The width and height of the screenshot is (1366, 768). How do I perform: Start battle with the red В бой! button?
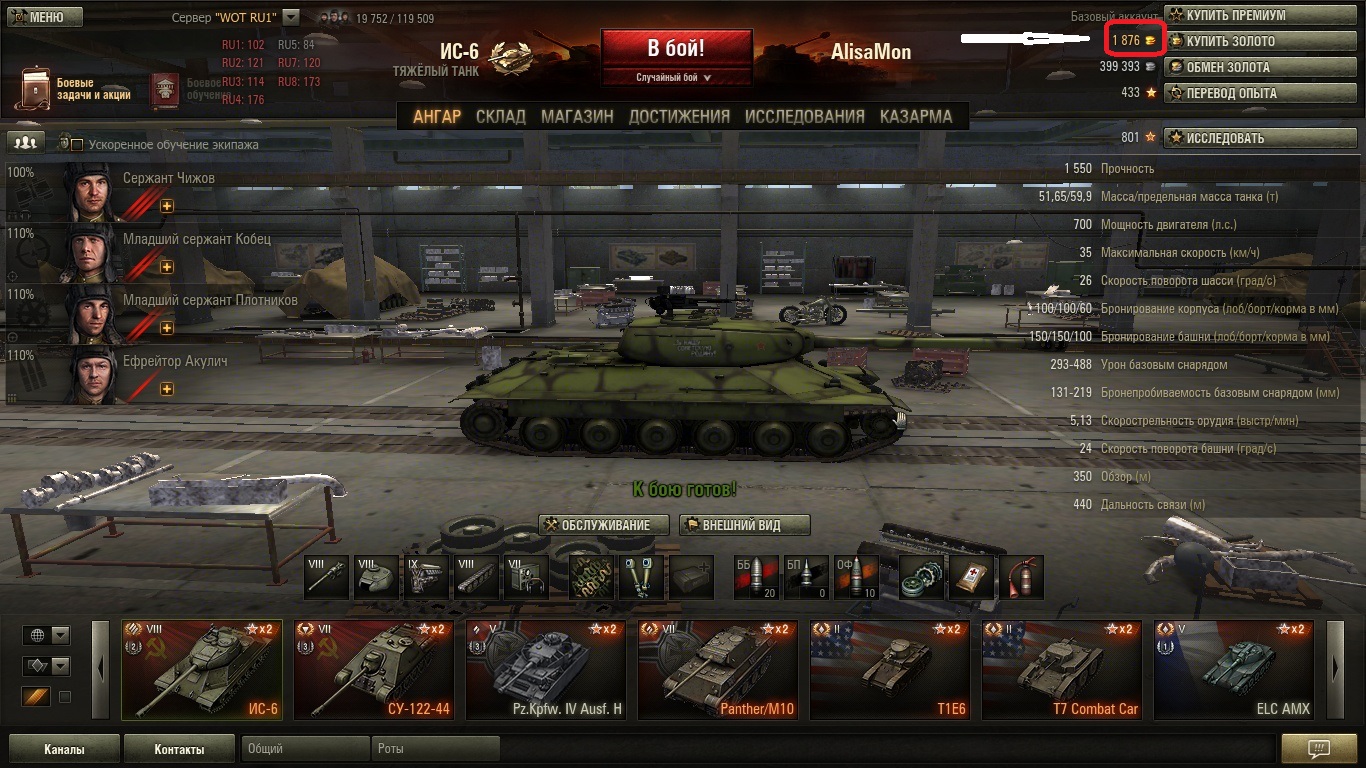pos(676,48)
